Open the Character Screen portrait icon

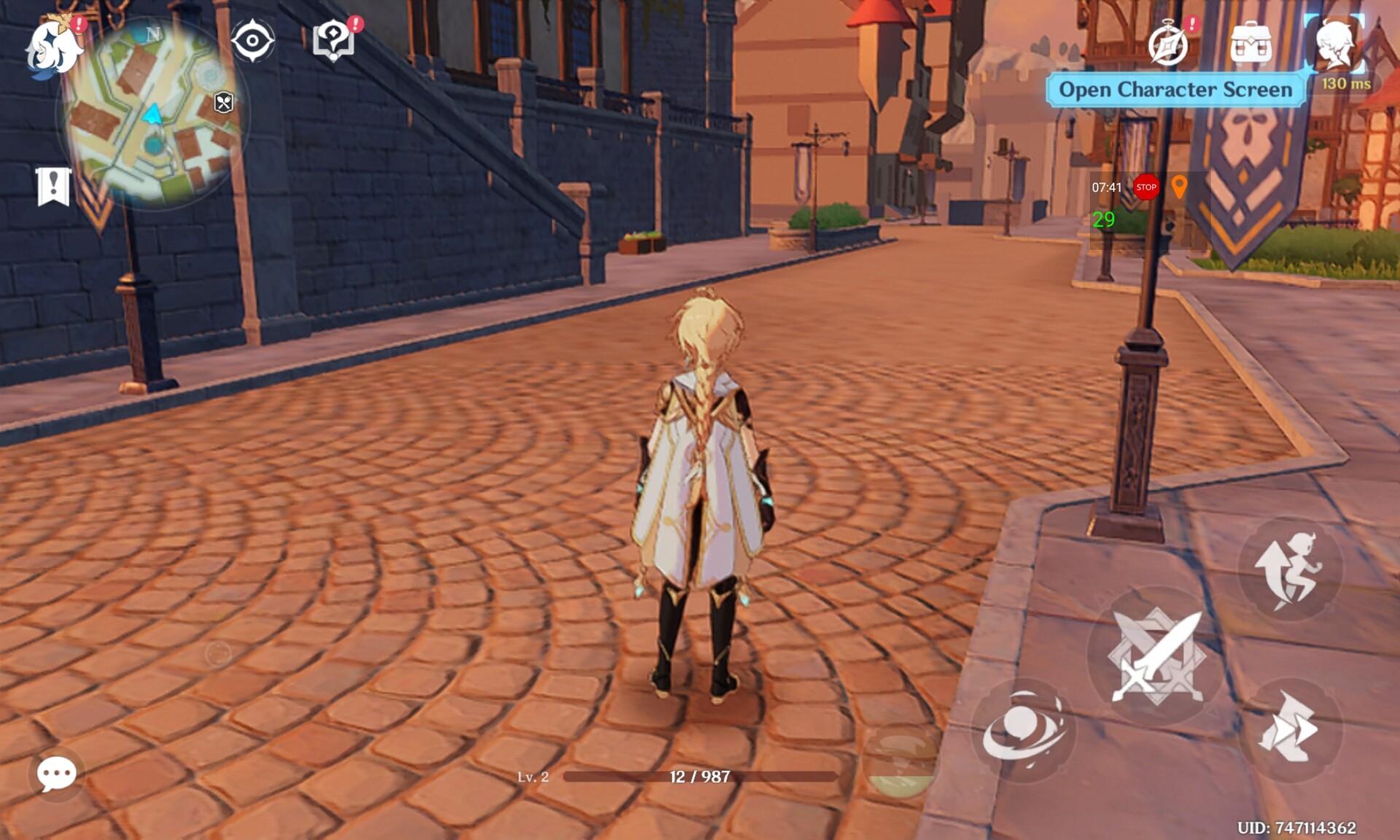(x=1334, y=44)
